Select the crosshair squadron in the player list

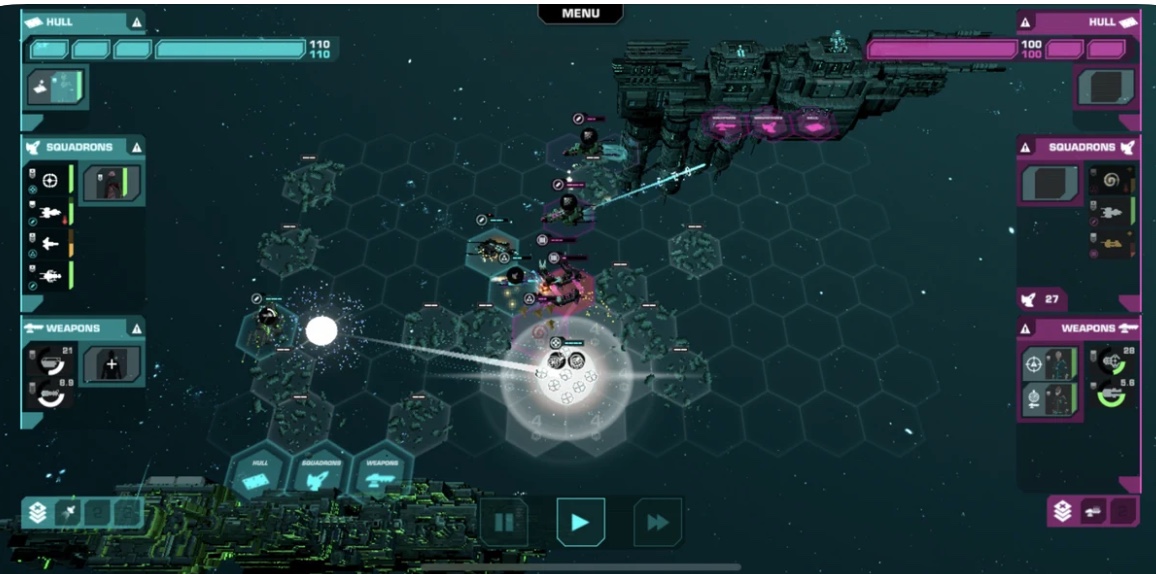[x=50, y=181]
